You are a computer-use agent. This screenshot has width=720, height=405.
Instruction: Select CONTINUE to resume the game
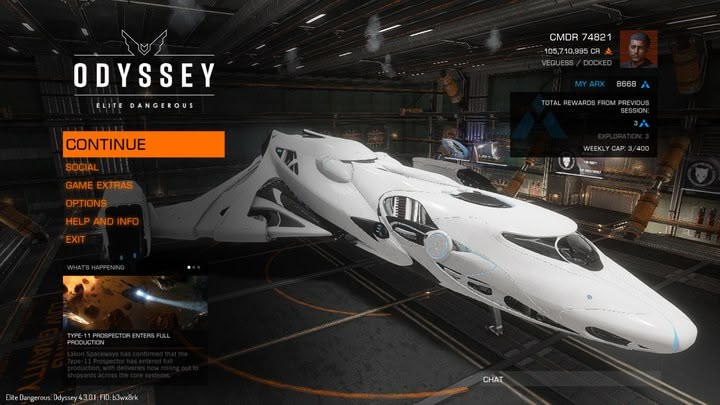click(x=142, y=144)
